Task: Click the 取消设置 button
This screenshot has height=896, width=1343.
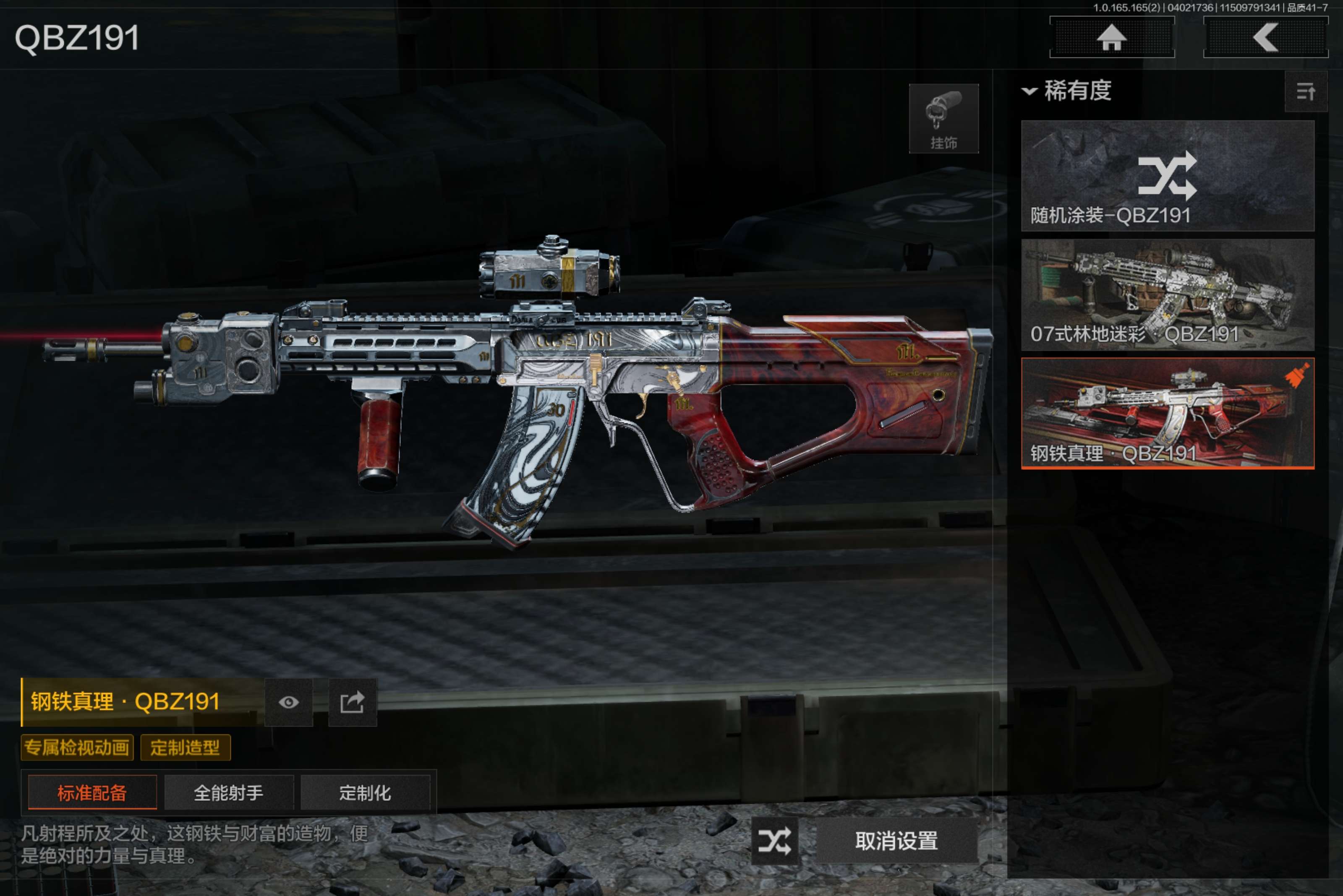Action: 896,841
